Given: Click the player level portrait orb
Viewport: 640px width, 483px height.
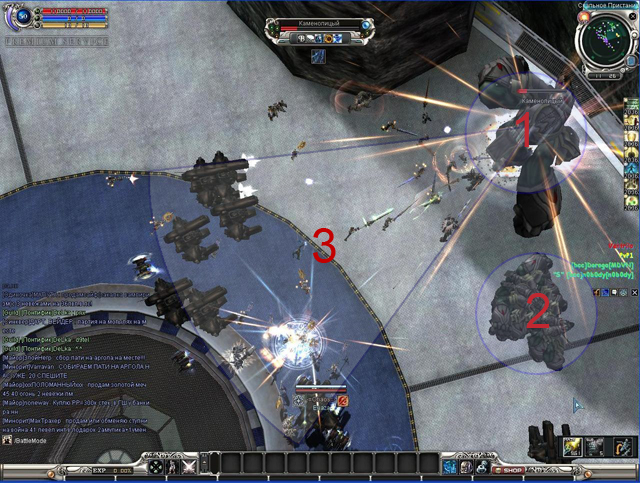Looking at the screenshot, I should pos(22,15).
